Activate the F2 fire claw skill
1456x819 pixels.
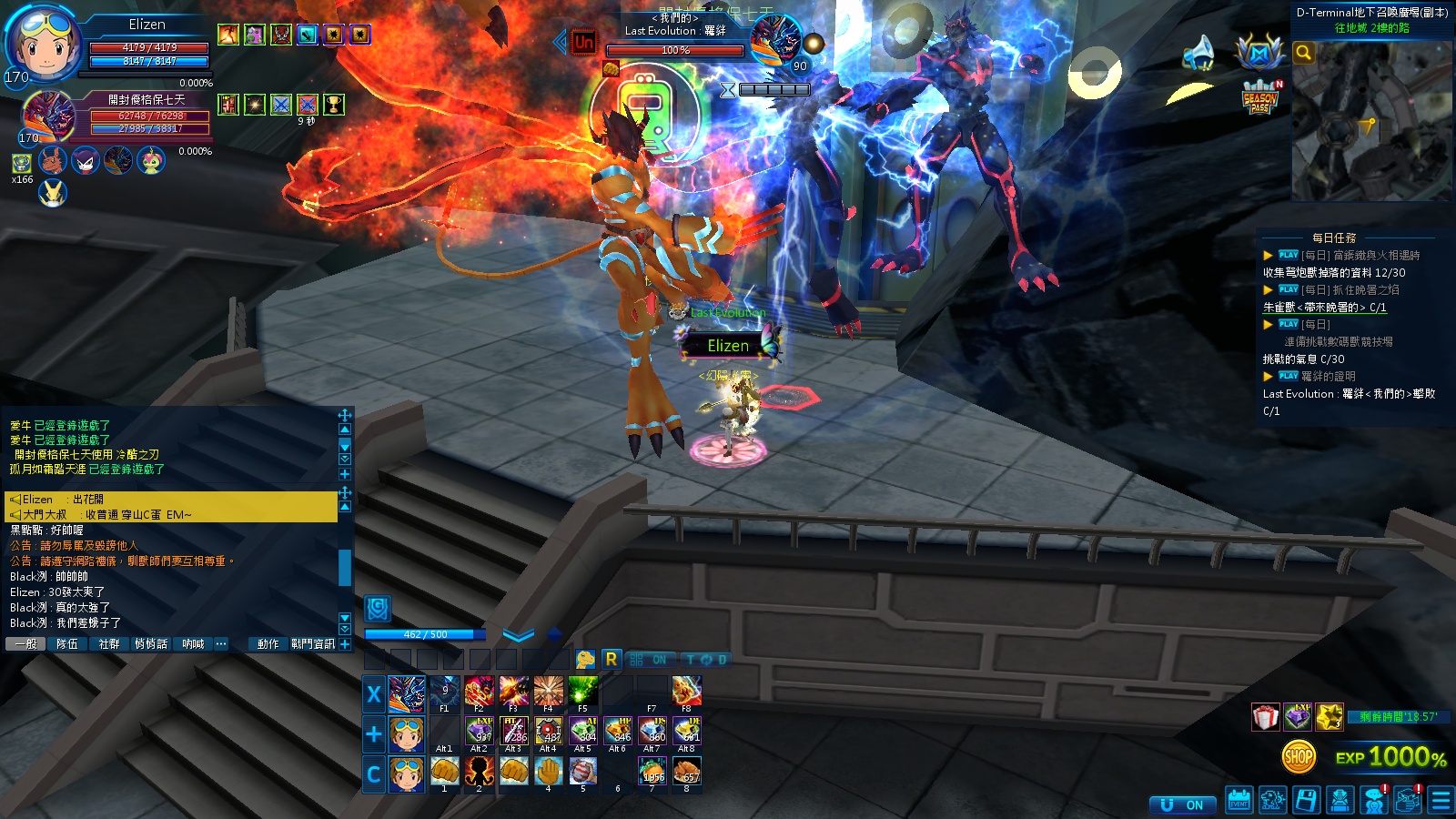tap(479, 692)
